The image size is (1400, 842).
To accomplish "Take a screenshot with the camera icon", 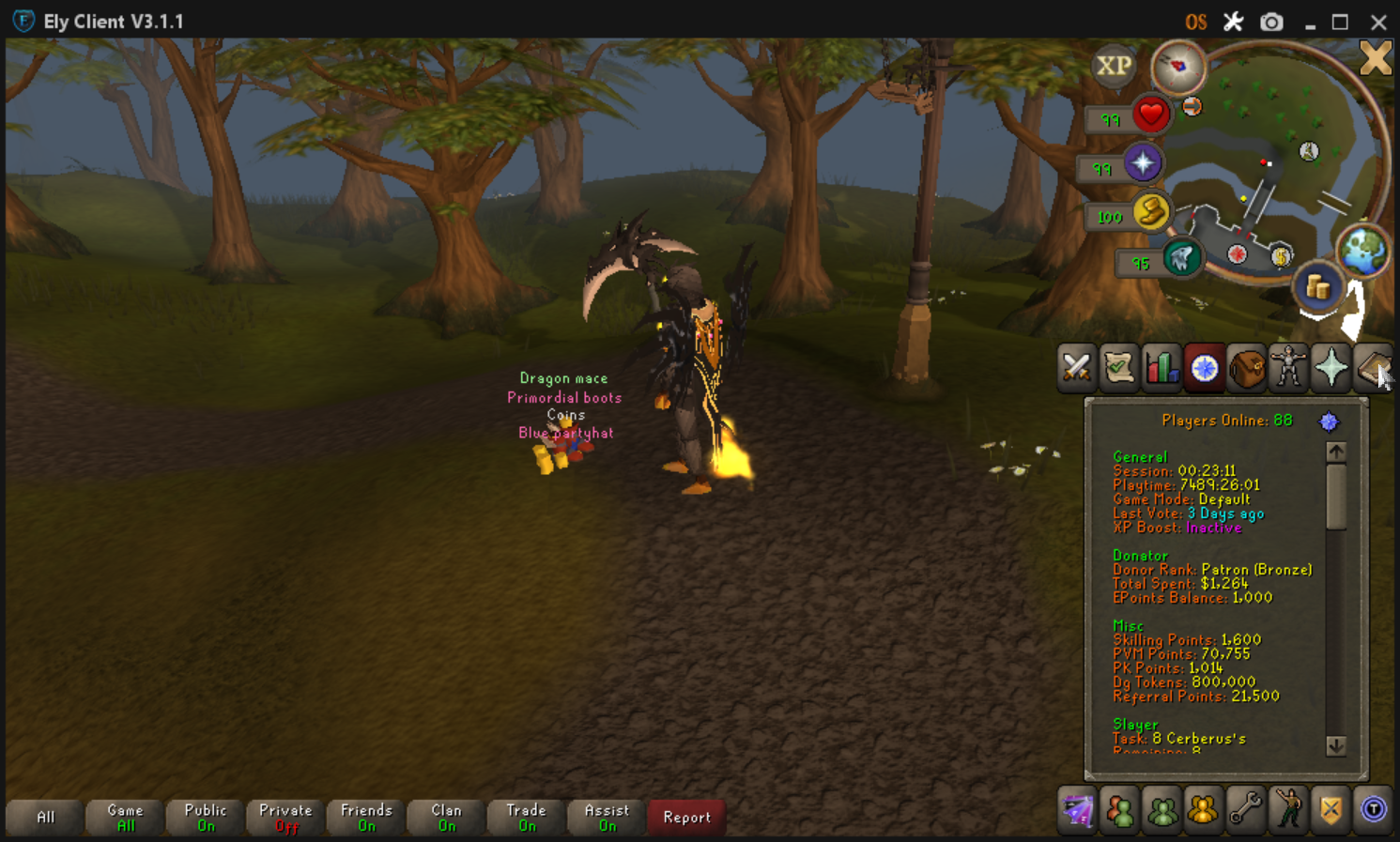I will 1271,22.
